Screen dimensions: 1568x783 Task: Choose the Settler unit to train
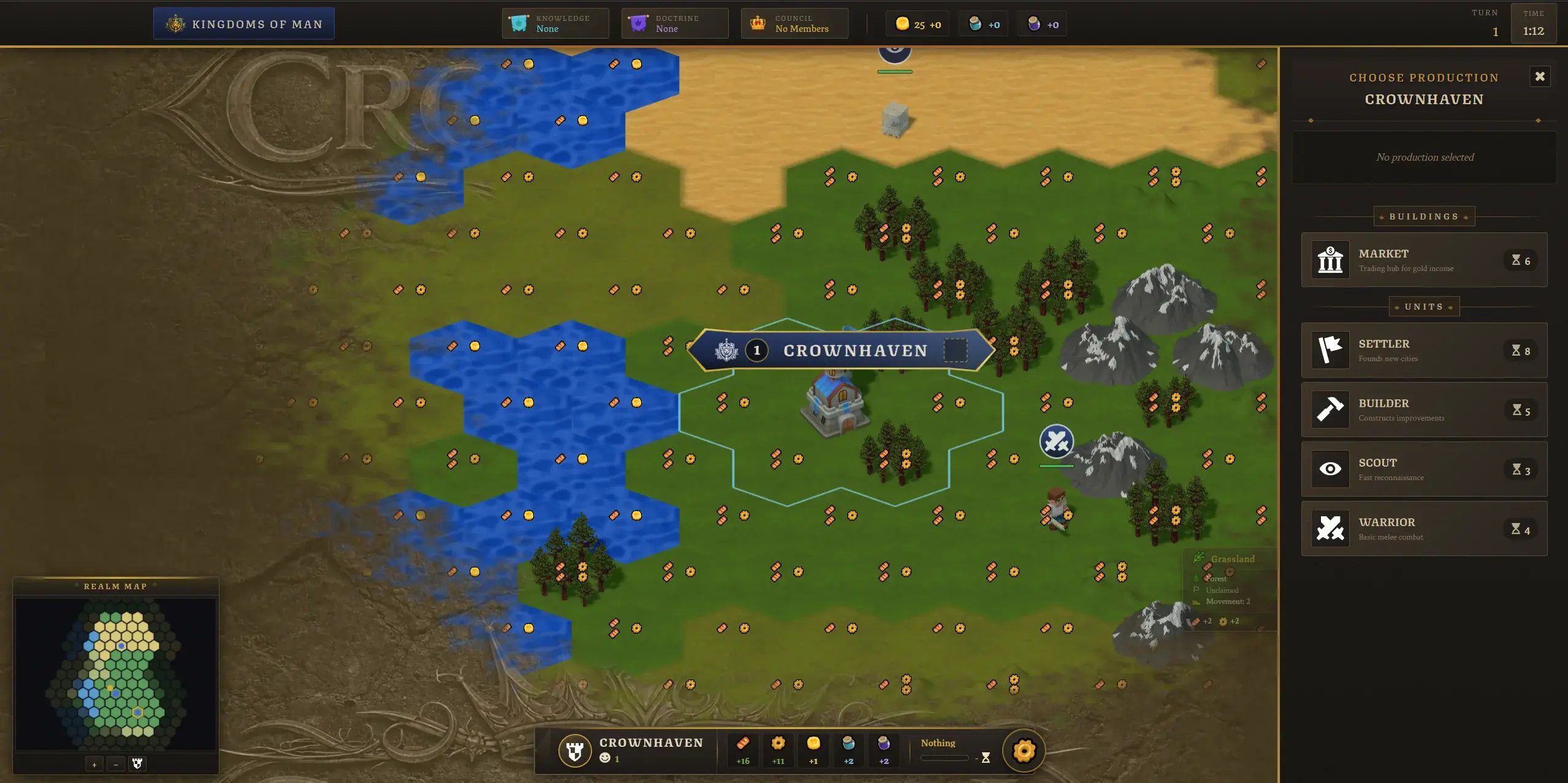[x=1423, y=350]
